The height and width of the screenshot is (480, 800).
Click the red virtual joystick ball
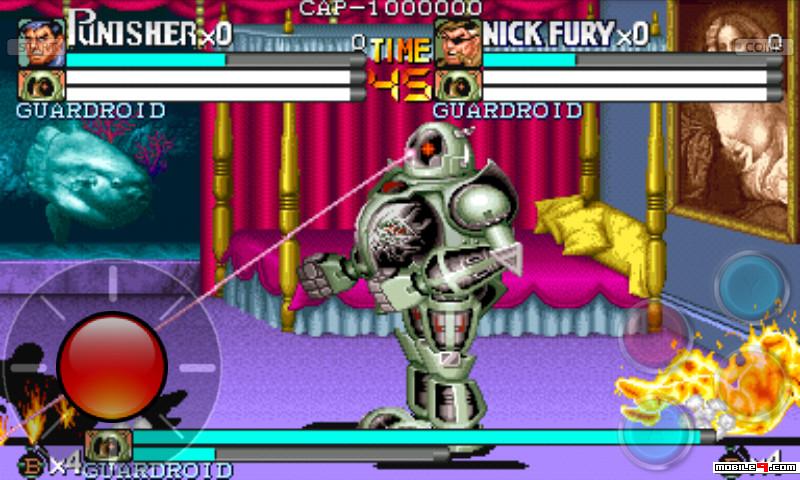coord(111,366)
